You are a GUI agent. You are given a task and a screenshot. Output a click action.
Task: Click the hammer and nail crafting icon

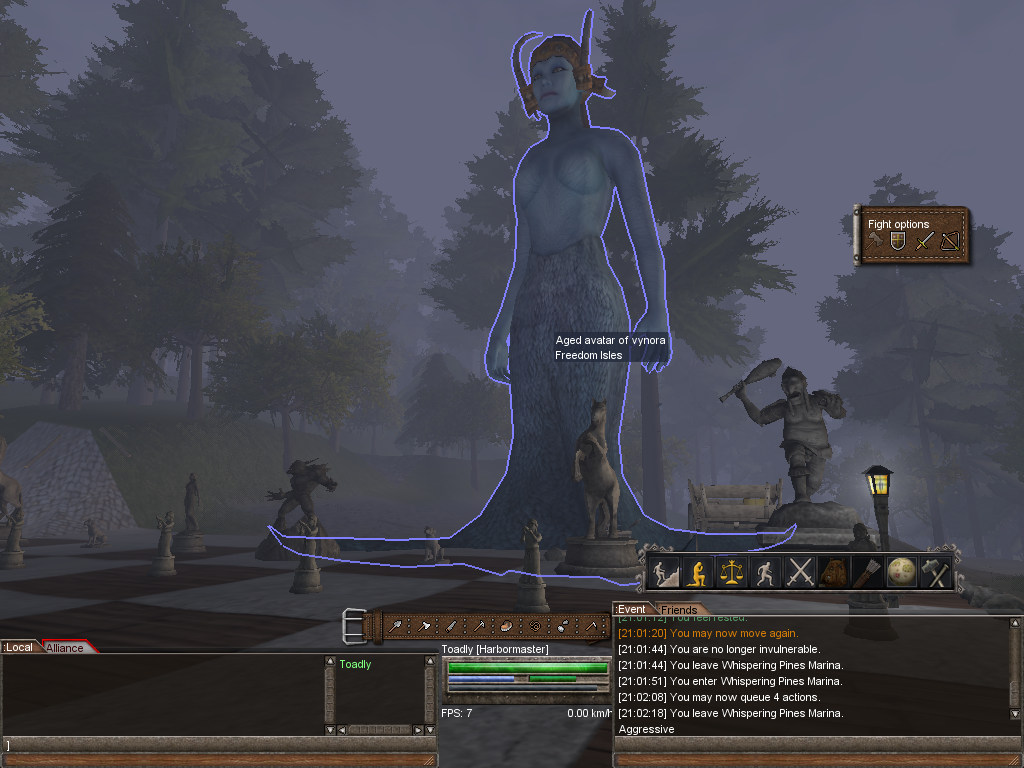(935, 573)
